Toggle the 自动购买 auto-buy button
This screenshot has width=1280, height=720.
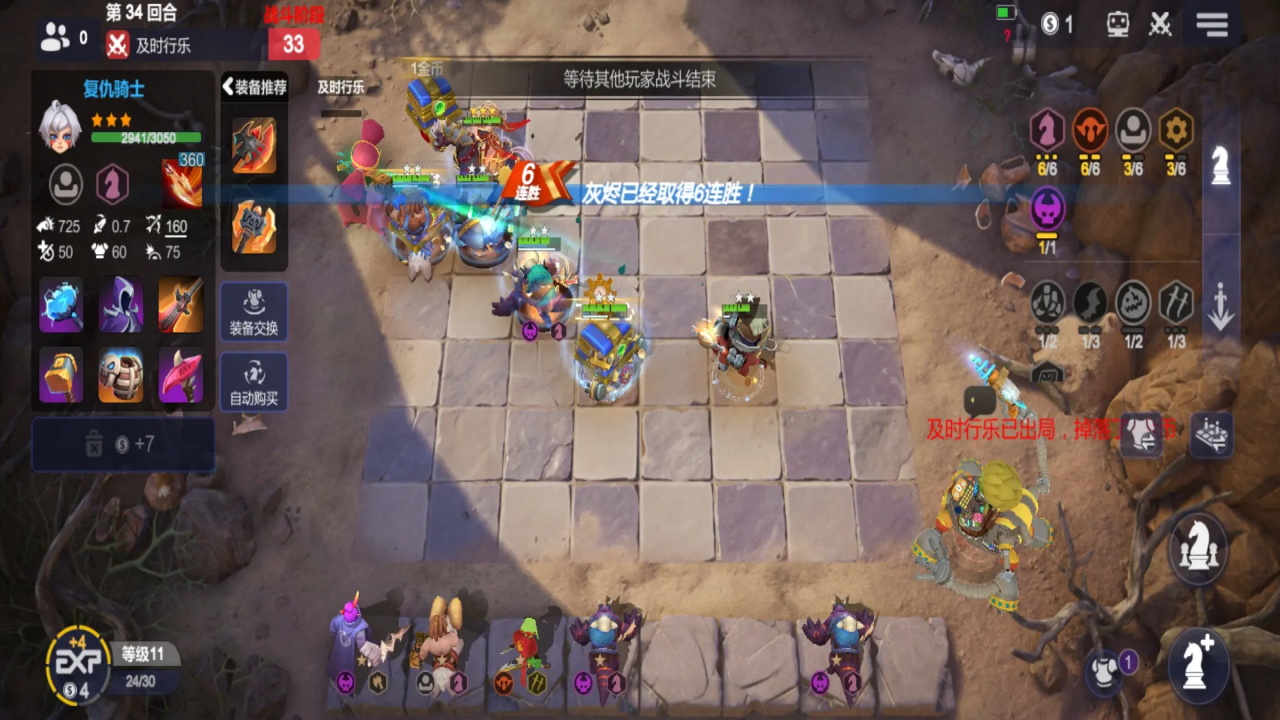point(253,382)
